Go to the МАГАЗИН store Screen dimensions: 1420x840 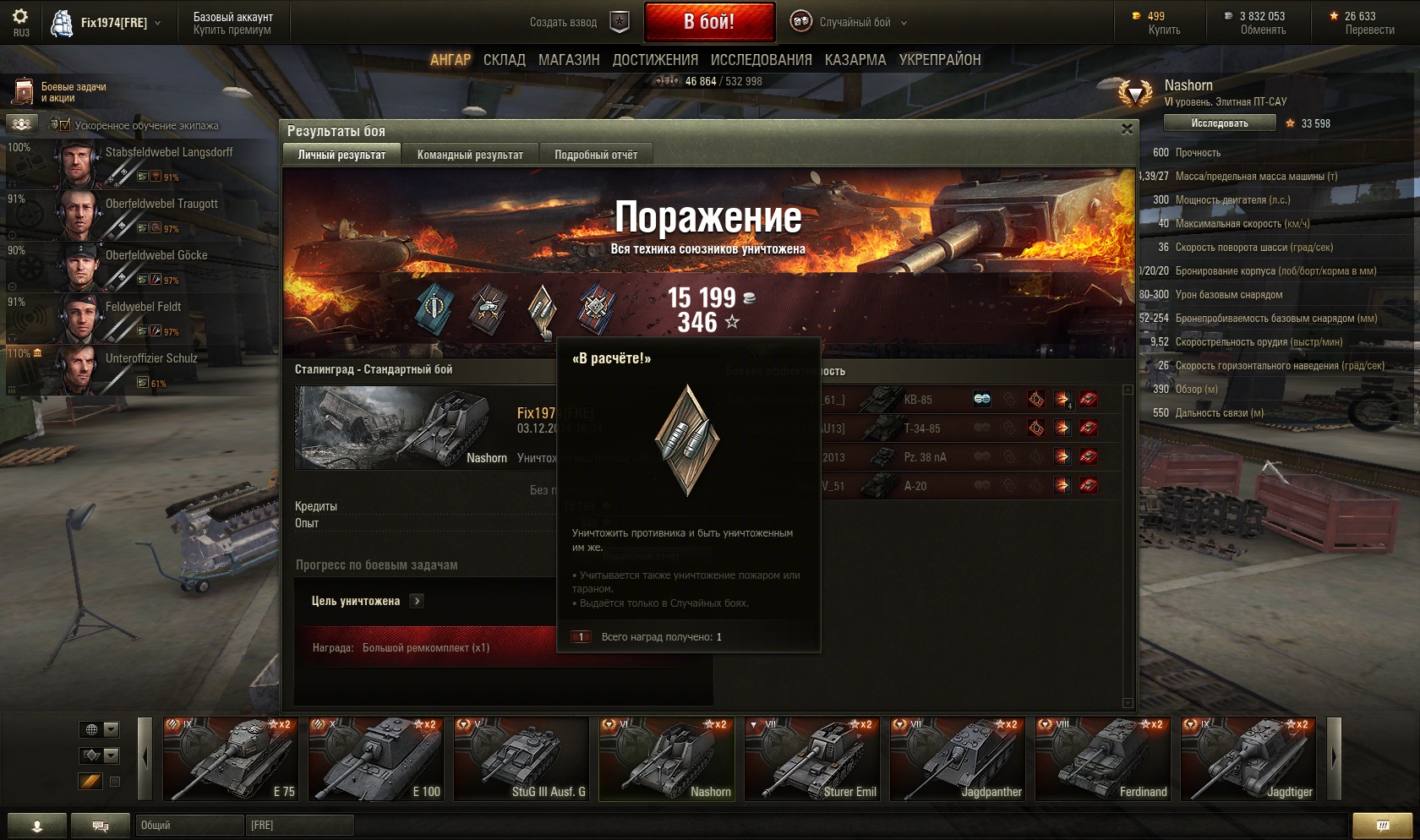[x=569, y=60]
